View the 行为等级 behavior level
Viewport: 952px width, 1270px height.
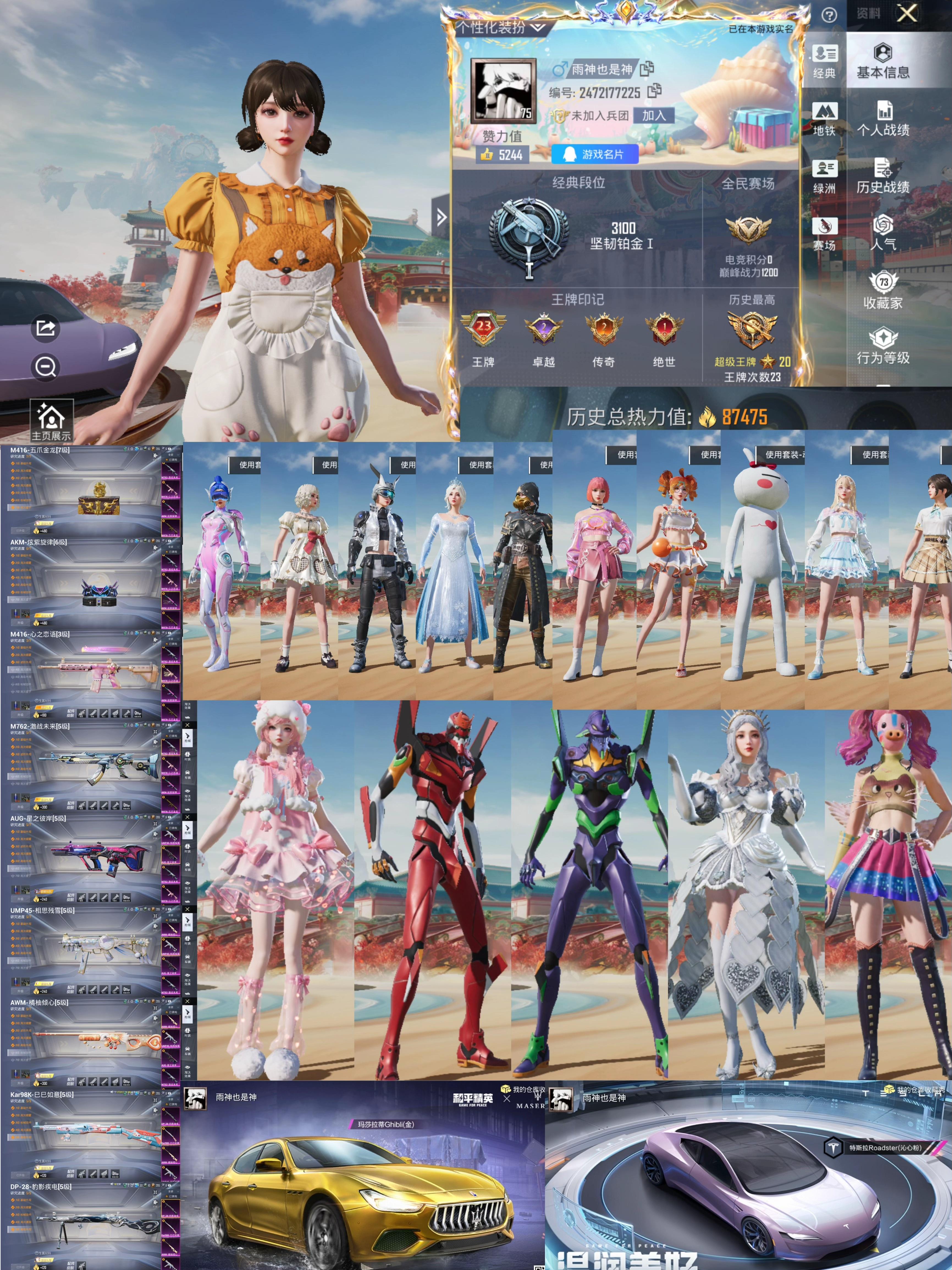[x=882, y=346]
